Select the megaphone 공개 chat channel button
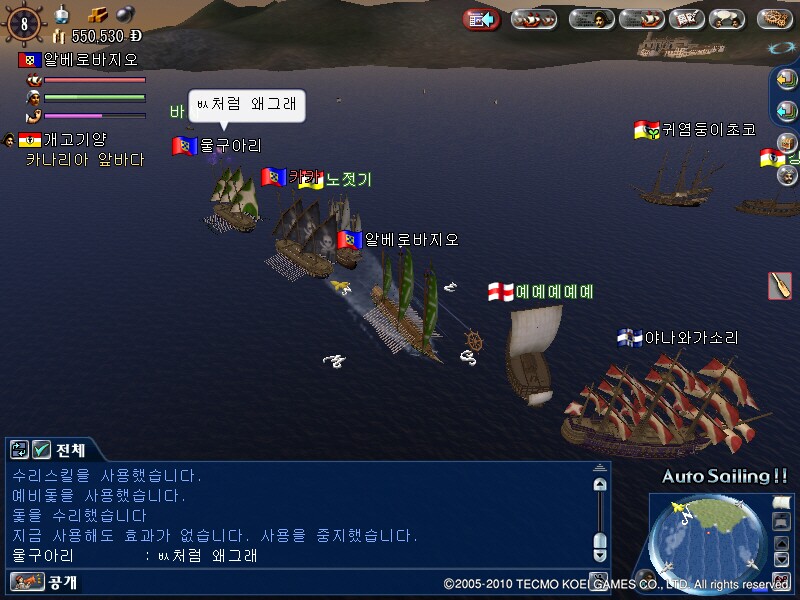The width and height of the screenshot is (800, 600). pyautogui.click(x=26, y=581)
